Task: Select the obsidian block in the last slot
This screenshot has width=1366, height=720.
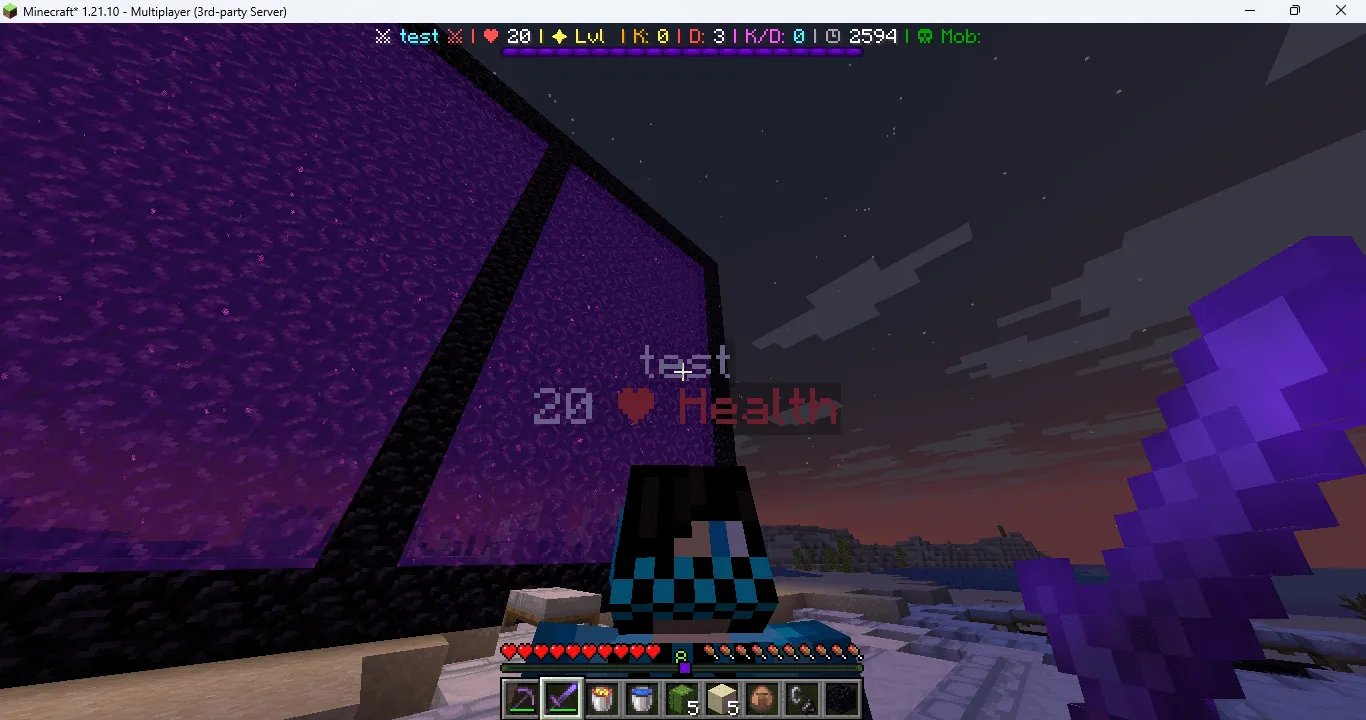Action: coord(841,699)
